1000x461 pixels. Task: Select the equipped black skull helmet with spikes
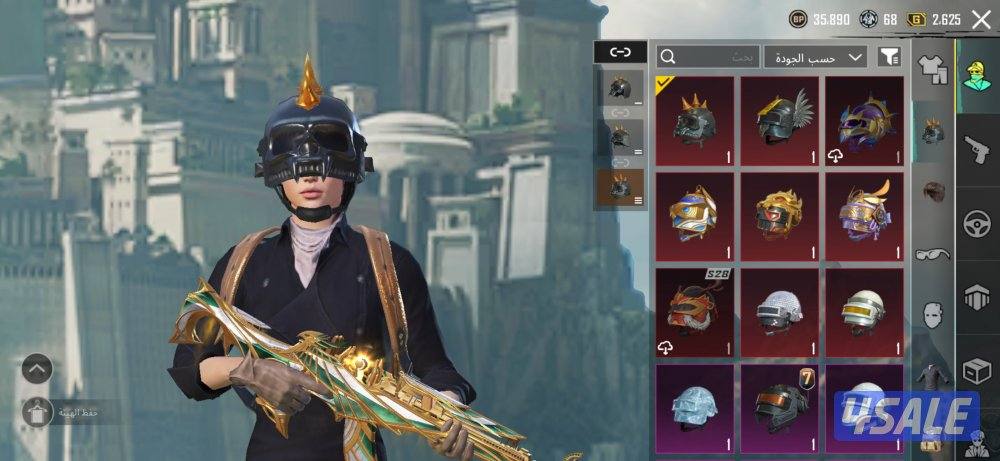[x=694, y=121]
